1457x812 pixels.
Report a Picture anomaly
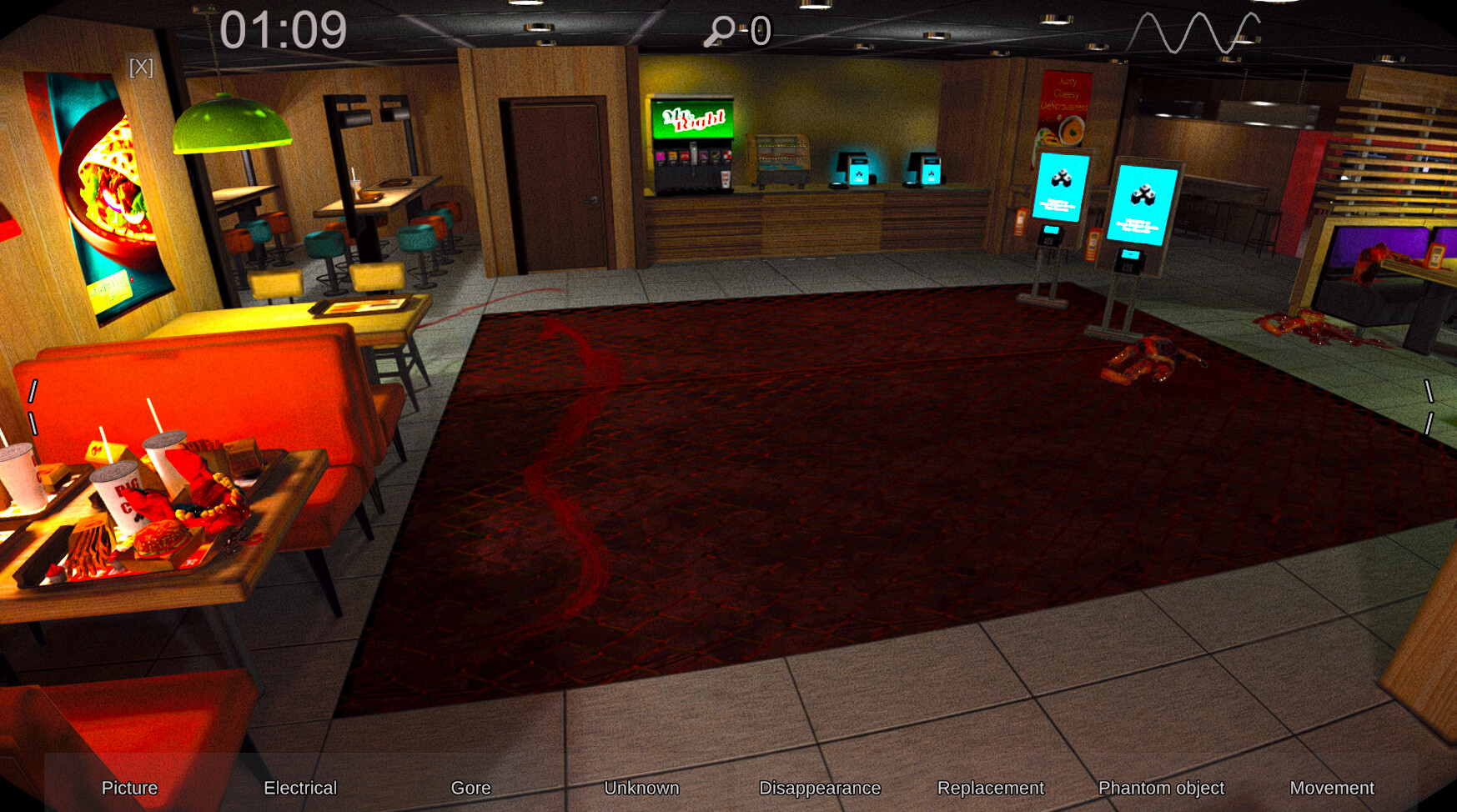click(129, 788)
